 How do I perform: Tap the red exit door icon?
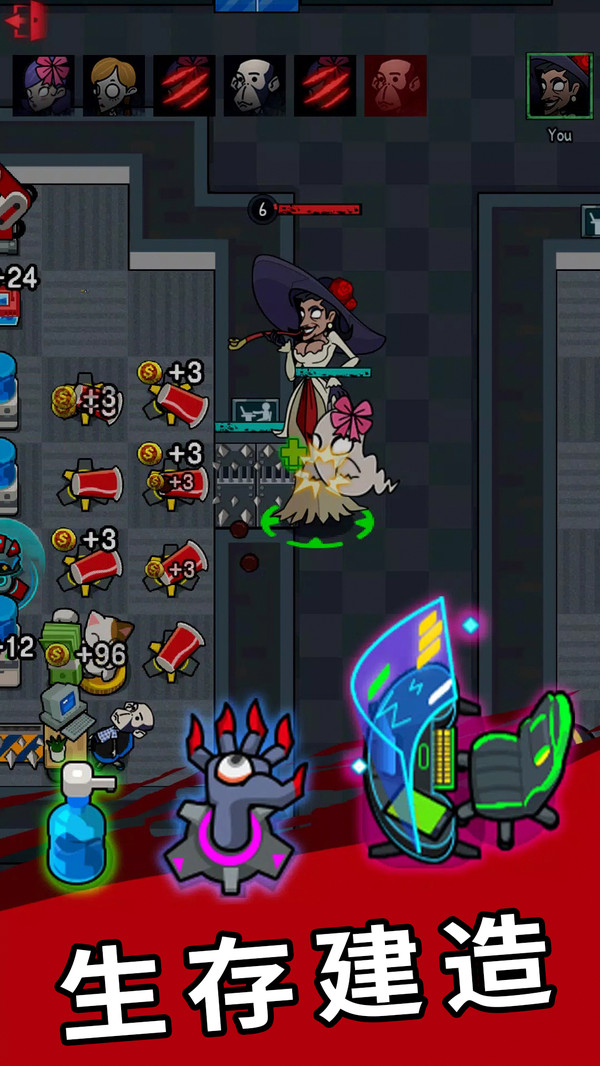click(x=27, y=20)
